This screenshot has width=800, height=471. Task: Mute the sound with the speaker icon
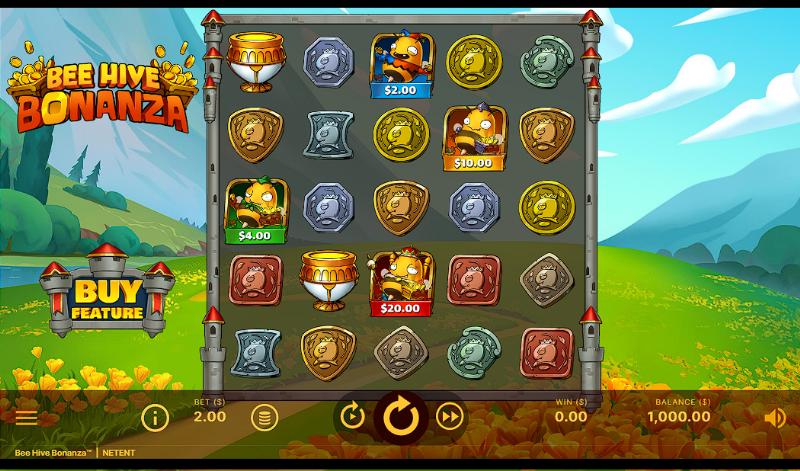coord(774,418)
